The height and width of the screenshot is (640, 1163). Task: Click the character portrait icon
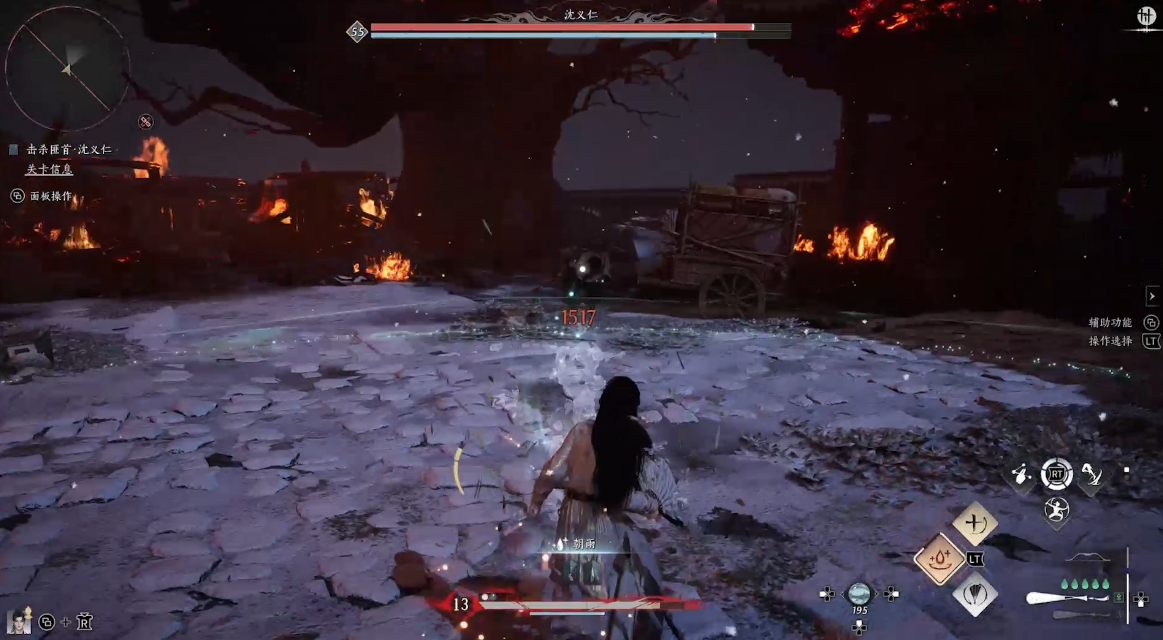point(17,621)
